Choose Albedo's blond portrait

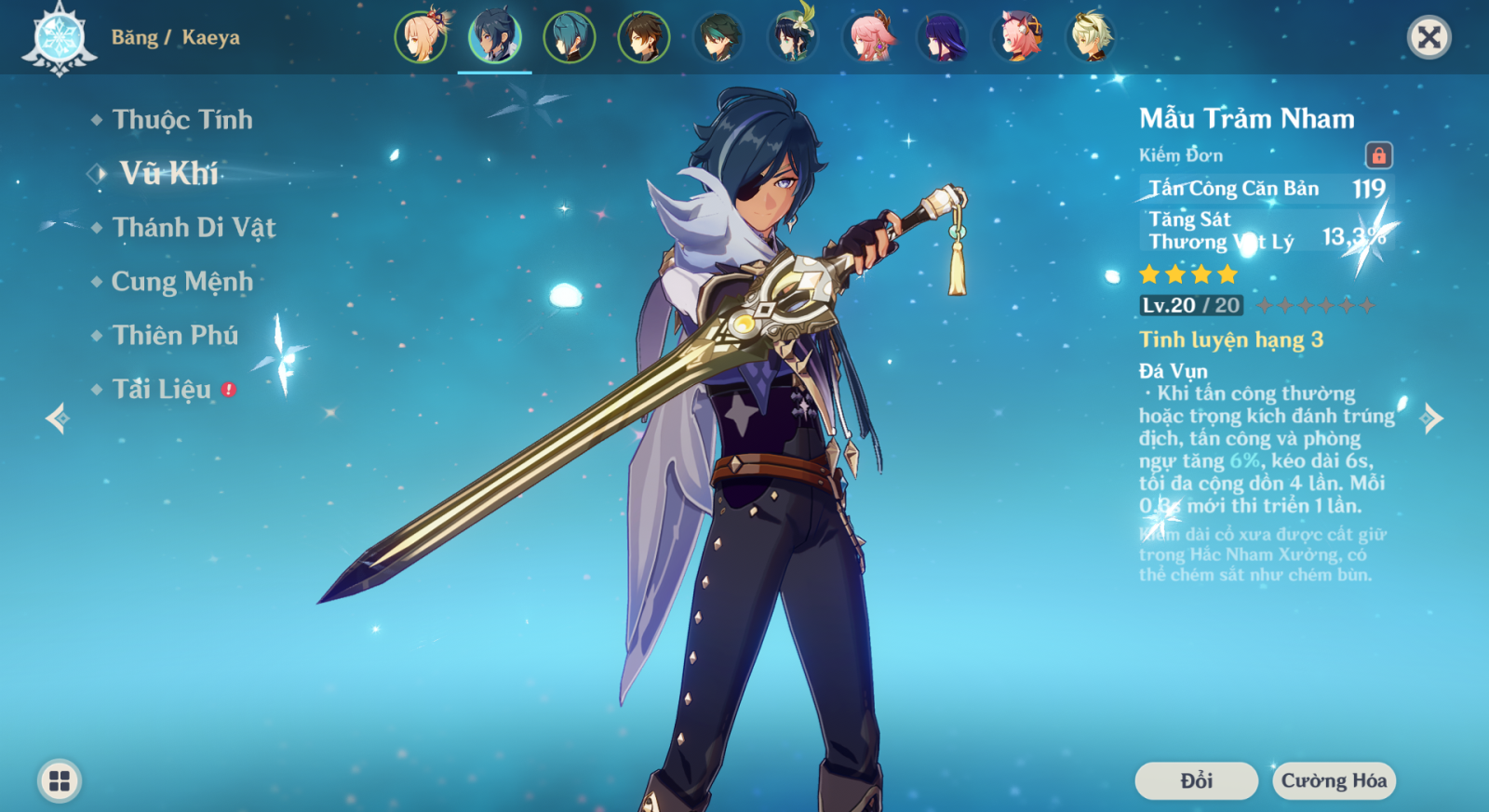pyautogui.click(x=1091, y=37)
